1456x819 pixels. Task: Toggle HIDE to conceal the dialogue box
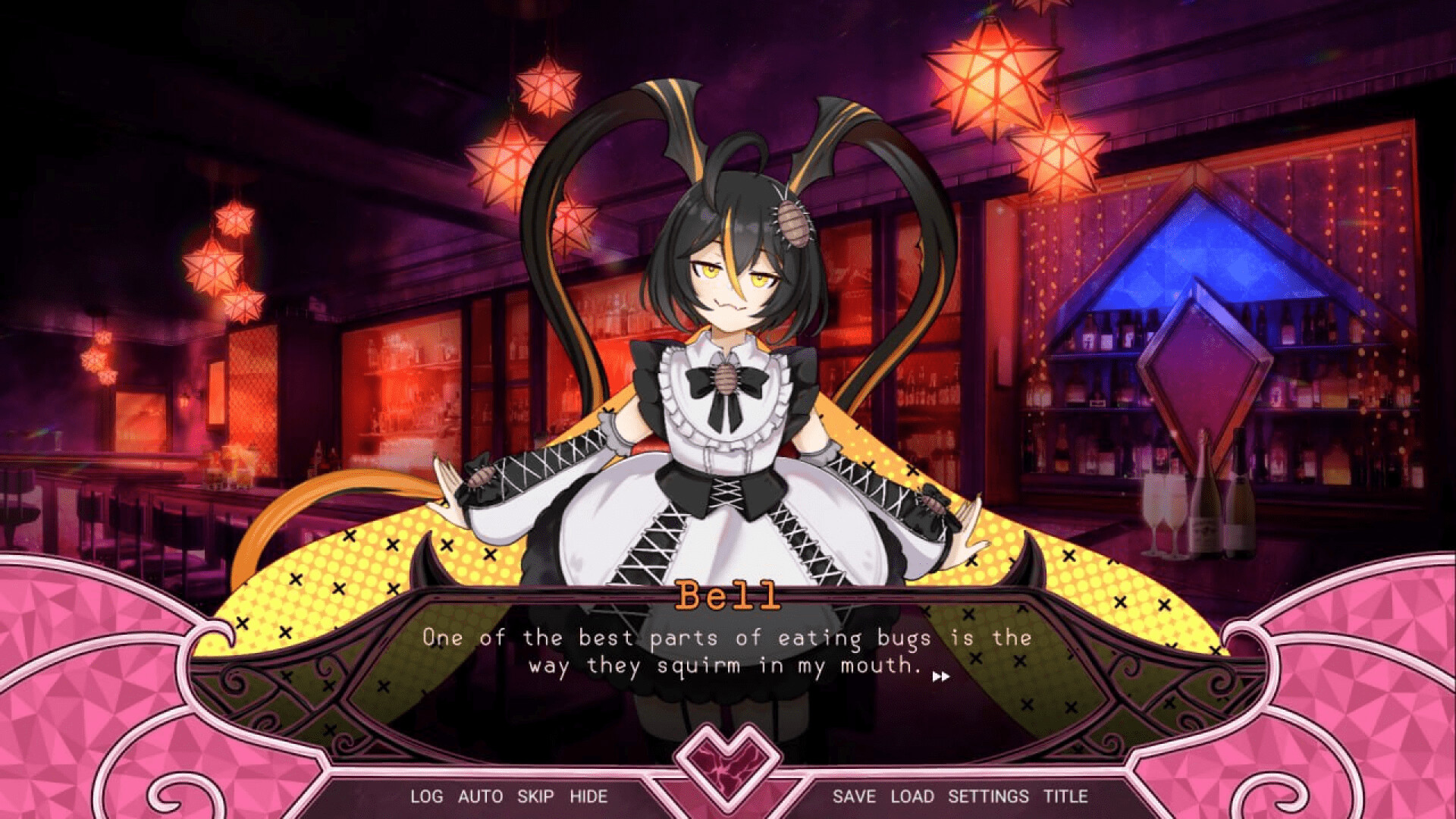point(590,797)
